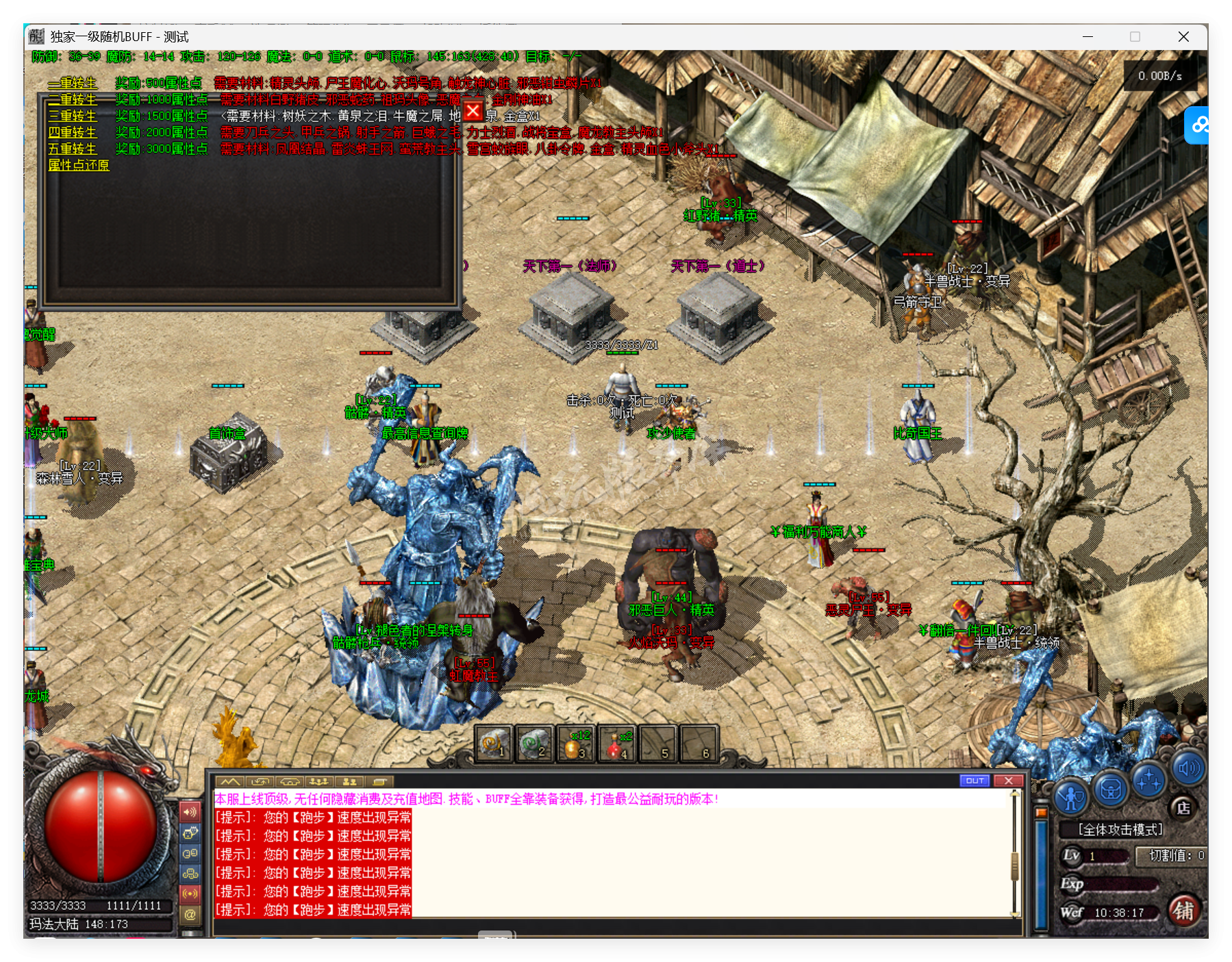Viewport: 1232px width, 962px height.
Task: Click the 属性点还原 reset link
Action: [79, 165]
